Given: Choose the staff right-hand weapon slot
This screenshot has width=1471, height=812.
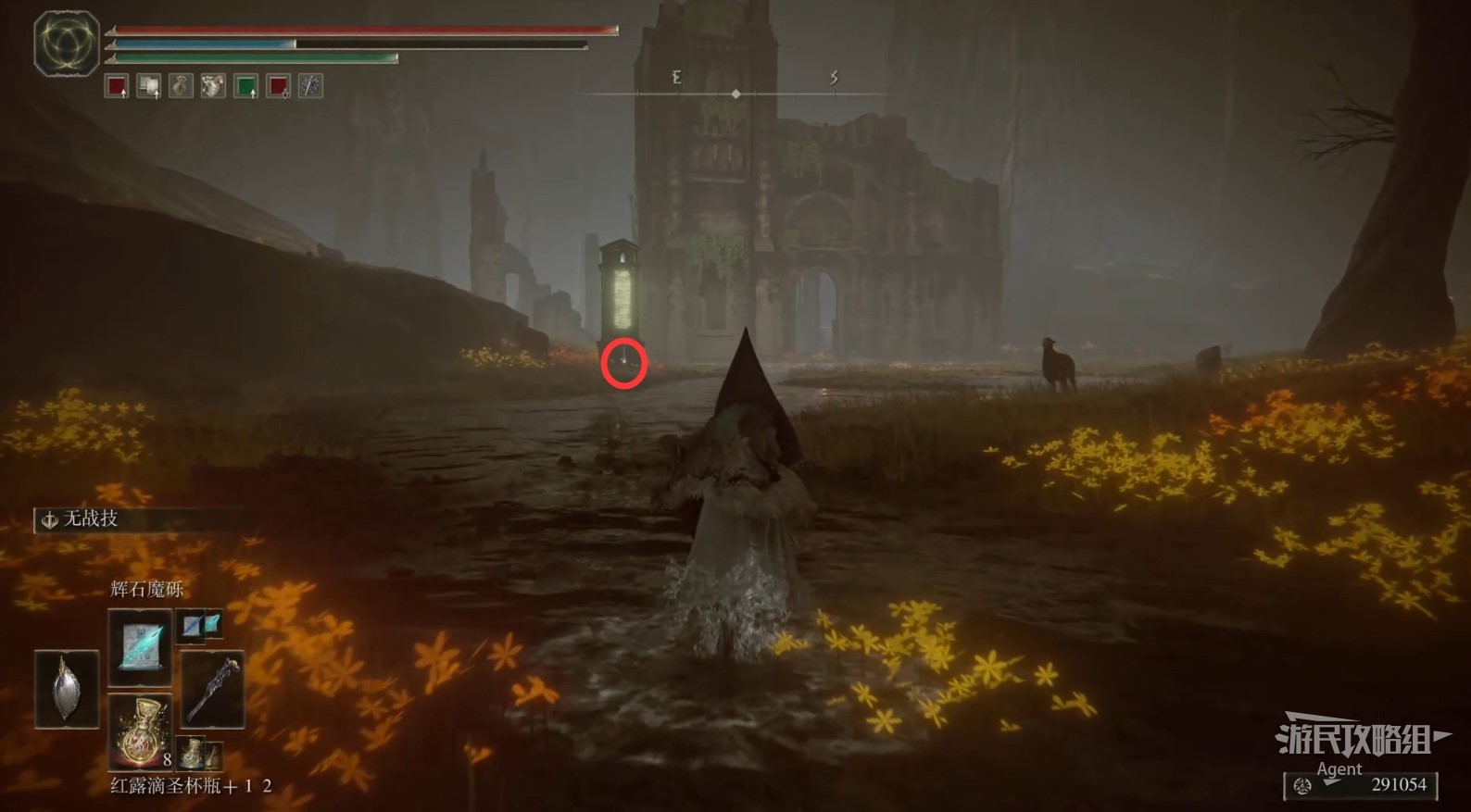Looking at the screenshot, I should point(212,689).
